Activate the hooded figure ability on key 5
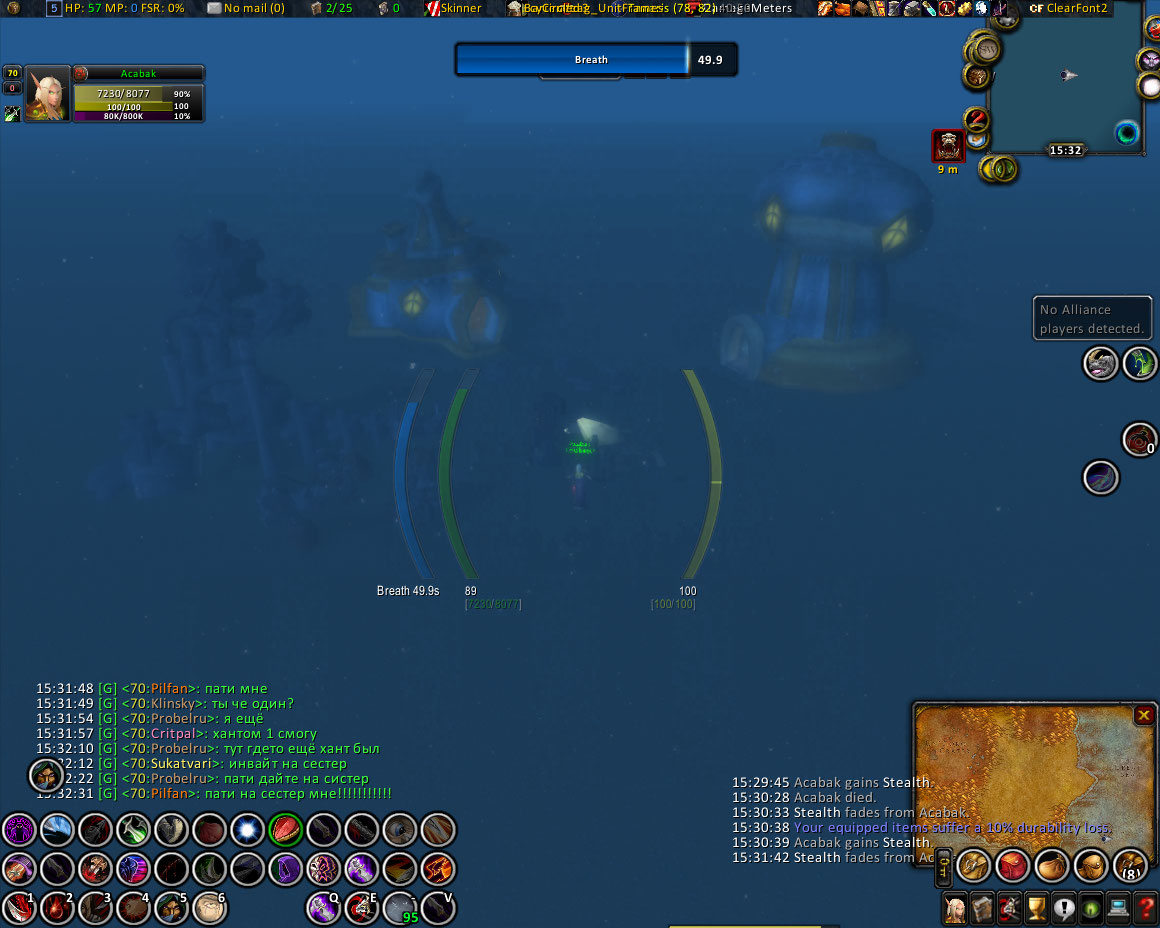Screen dimensions: 1160x928 coord(171,907)
